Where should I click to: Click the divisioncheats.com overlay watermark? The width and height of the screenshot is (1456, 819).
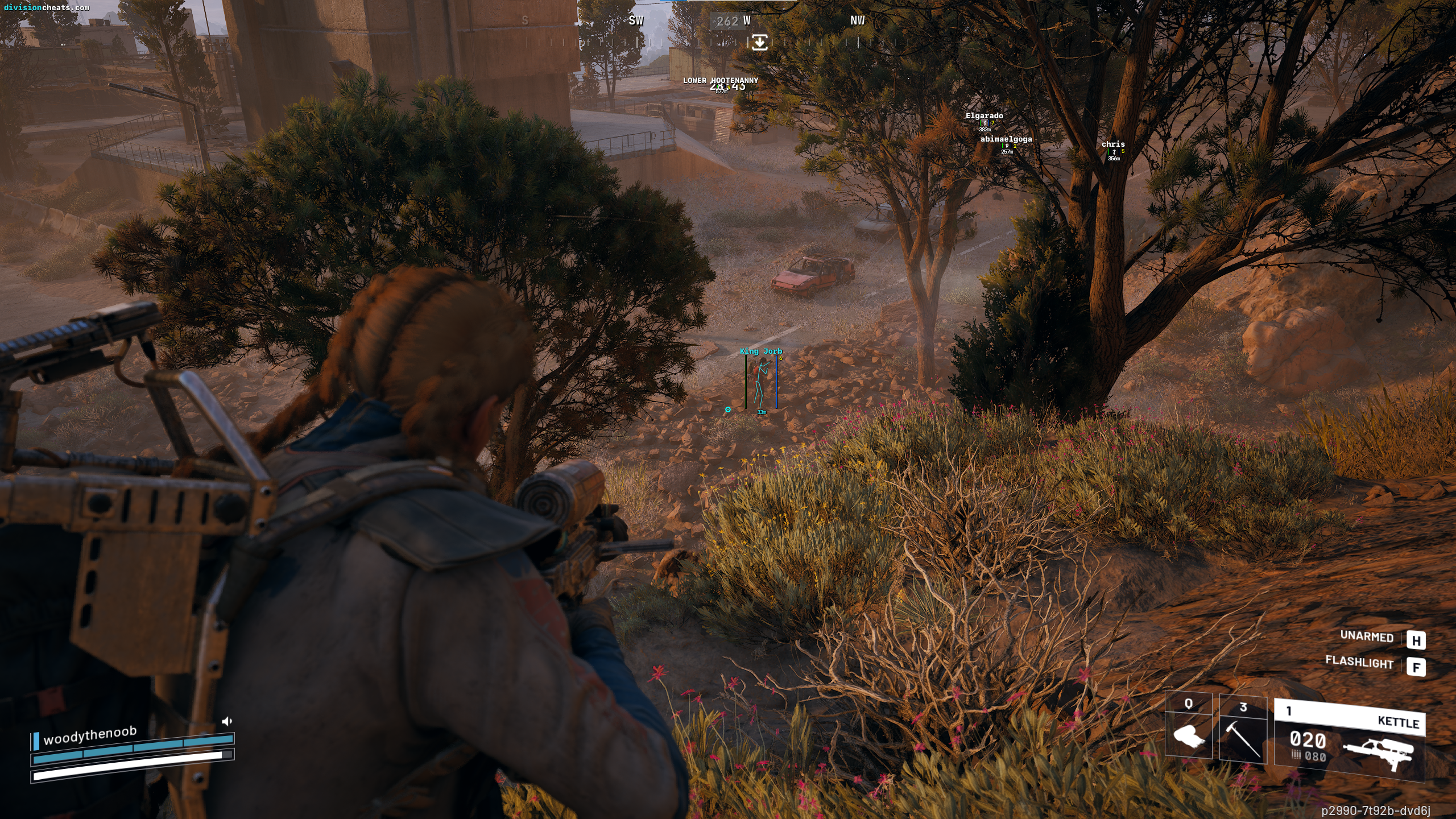click(x=47, y=7)
